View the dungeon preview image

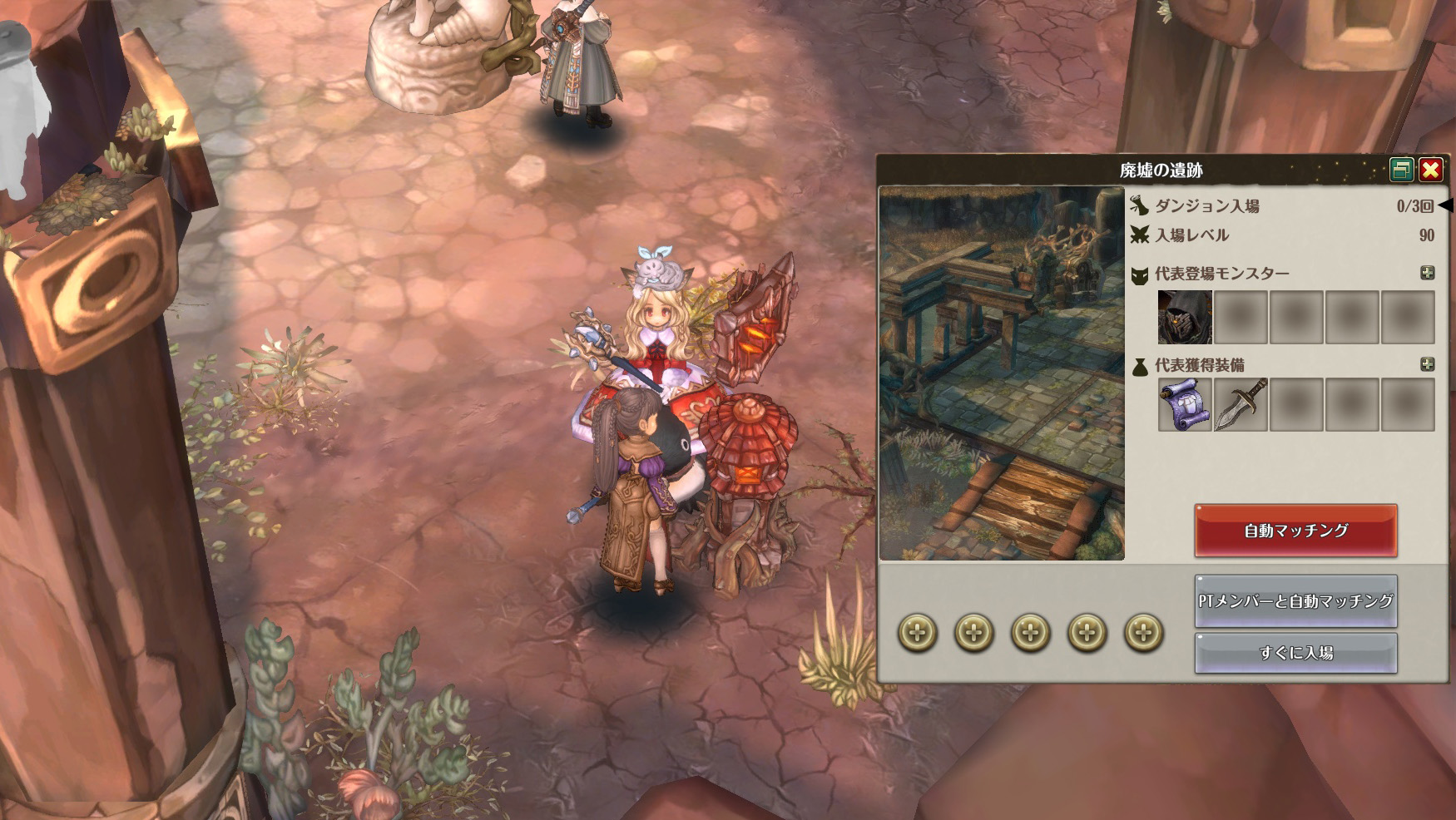coord(1002,373)
